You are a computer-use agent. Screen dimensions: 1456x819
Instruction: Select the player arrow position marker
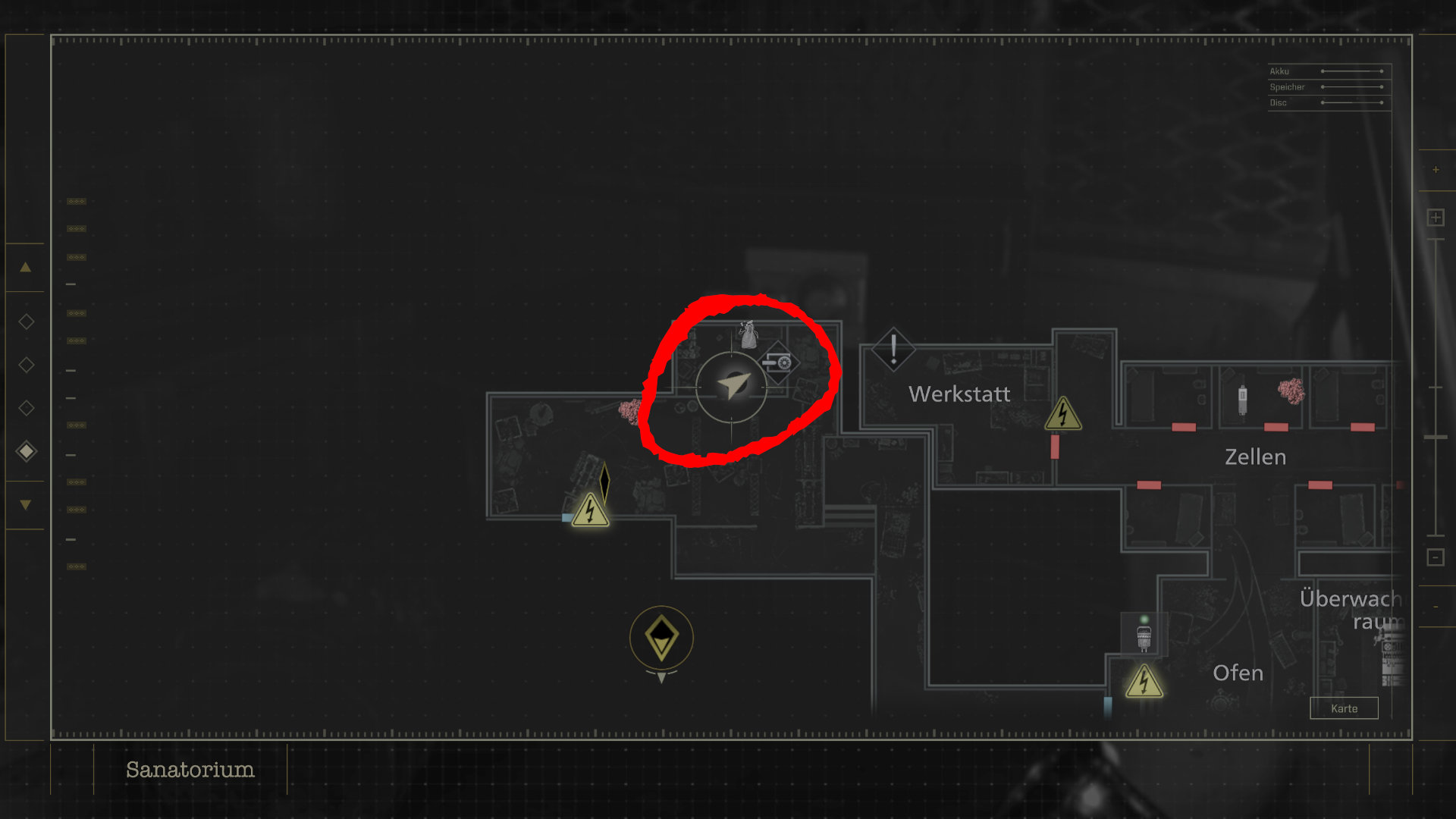[732, 386]
